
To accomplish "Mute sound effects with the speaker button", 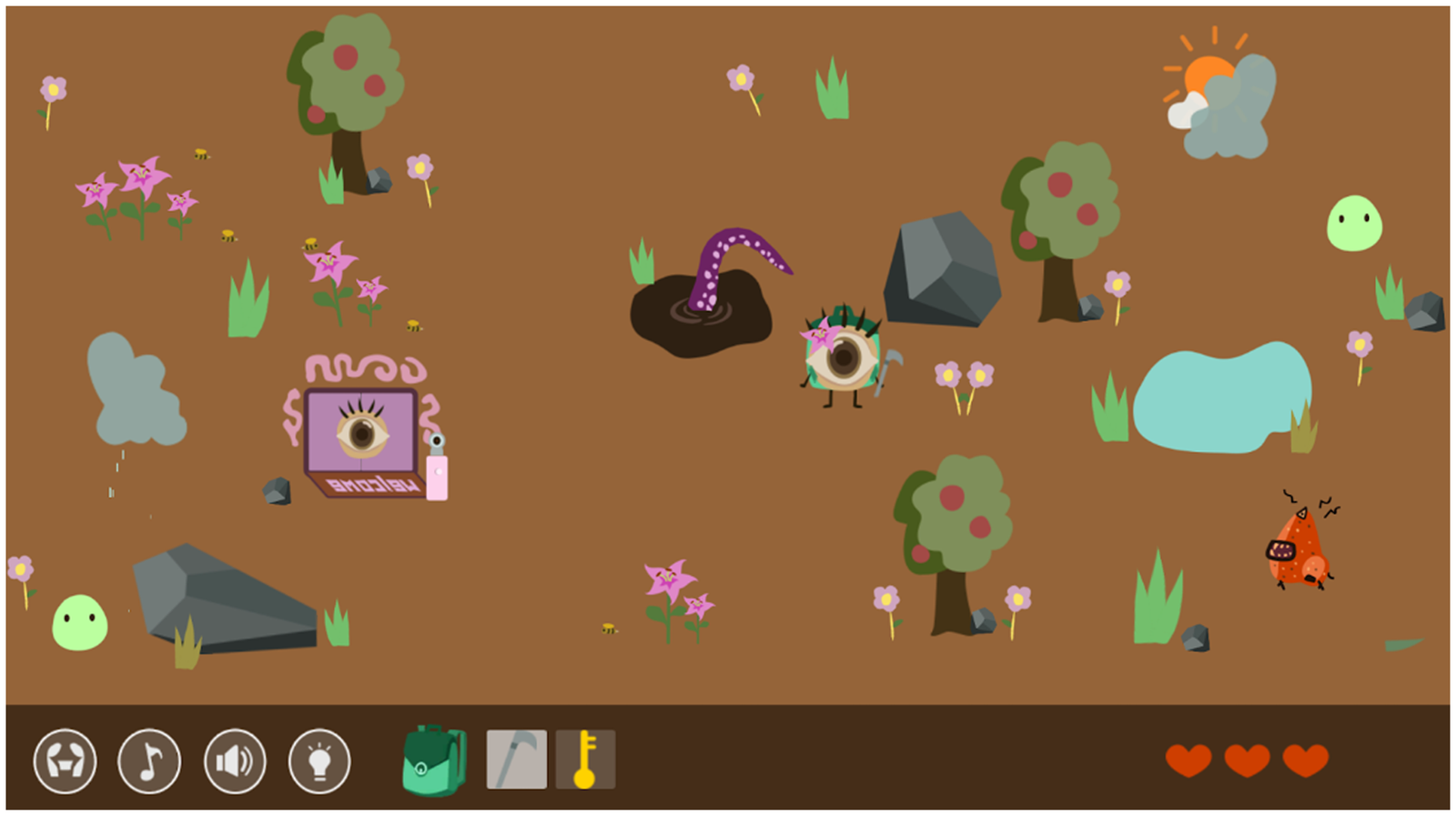I will (235, 761).
